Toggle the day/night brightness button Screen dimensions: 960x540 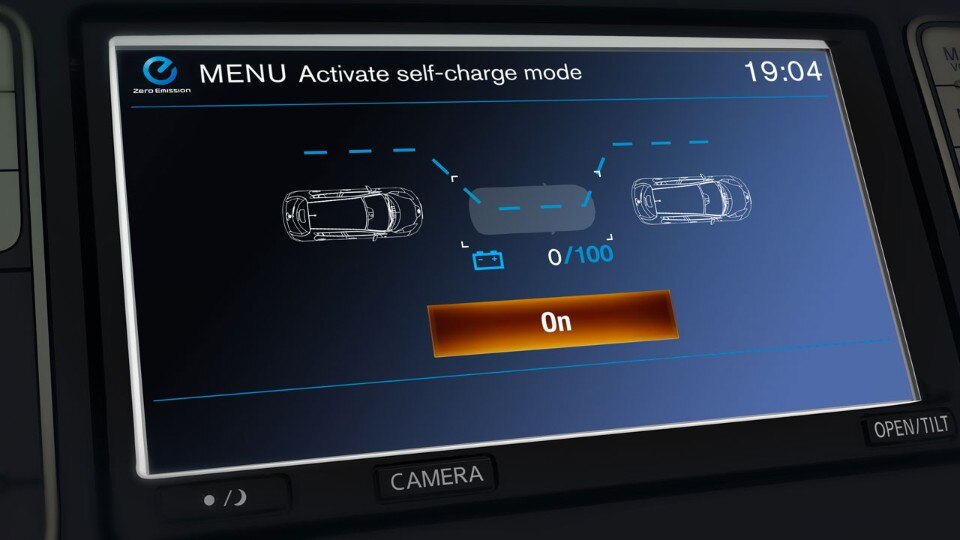point(224,497)
